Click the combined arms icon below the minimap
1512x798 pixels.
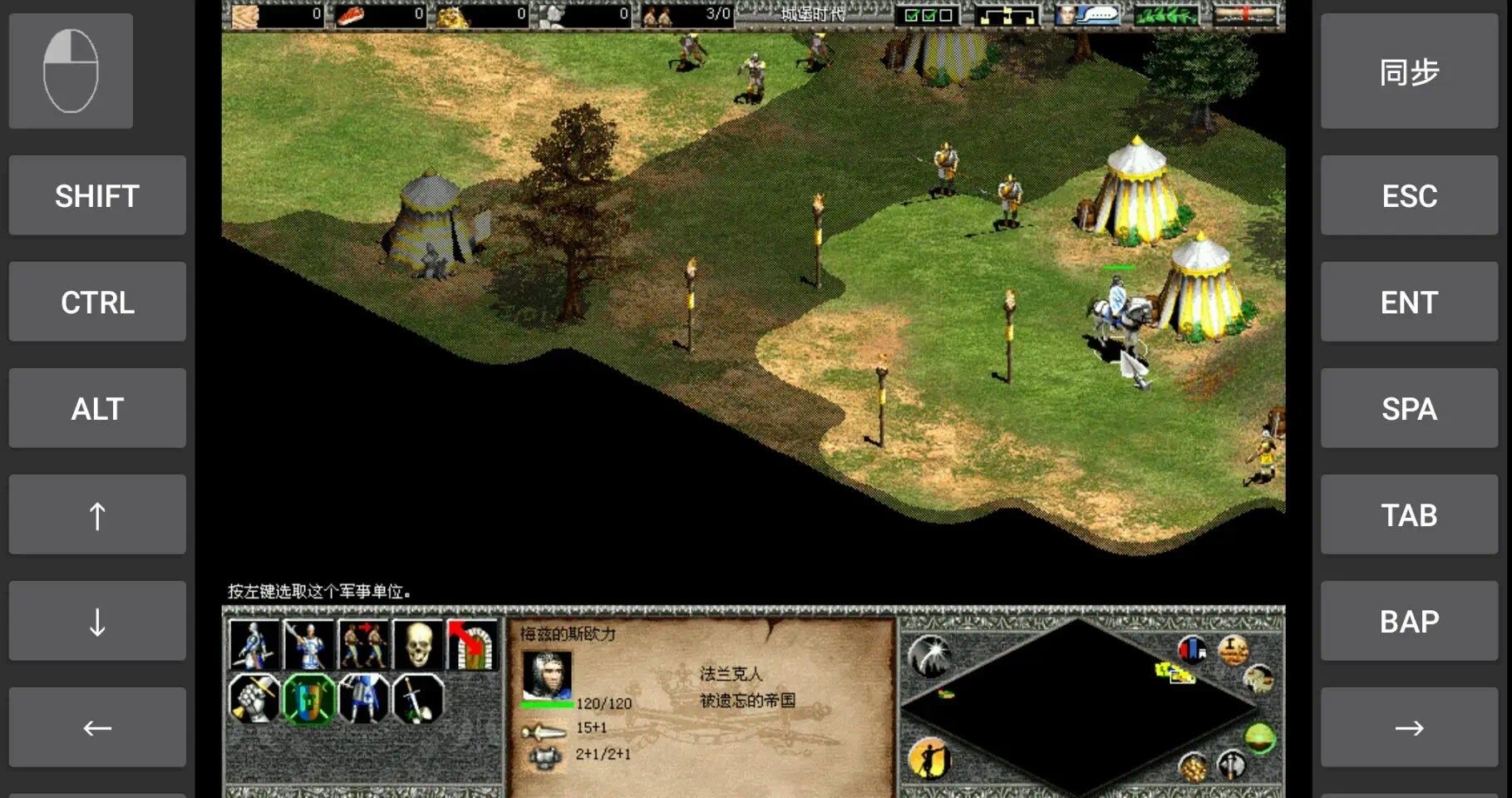[x=1231, y=766]
